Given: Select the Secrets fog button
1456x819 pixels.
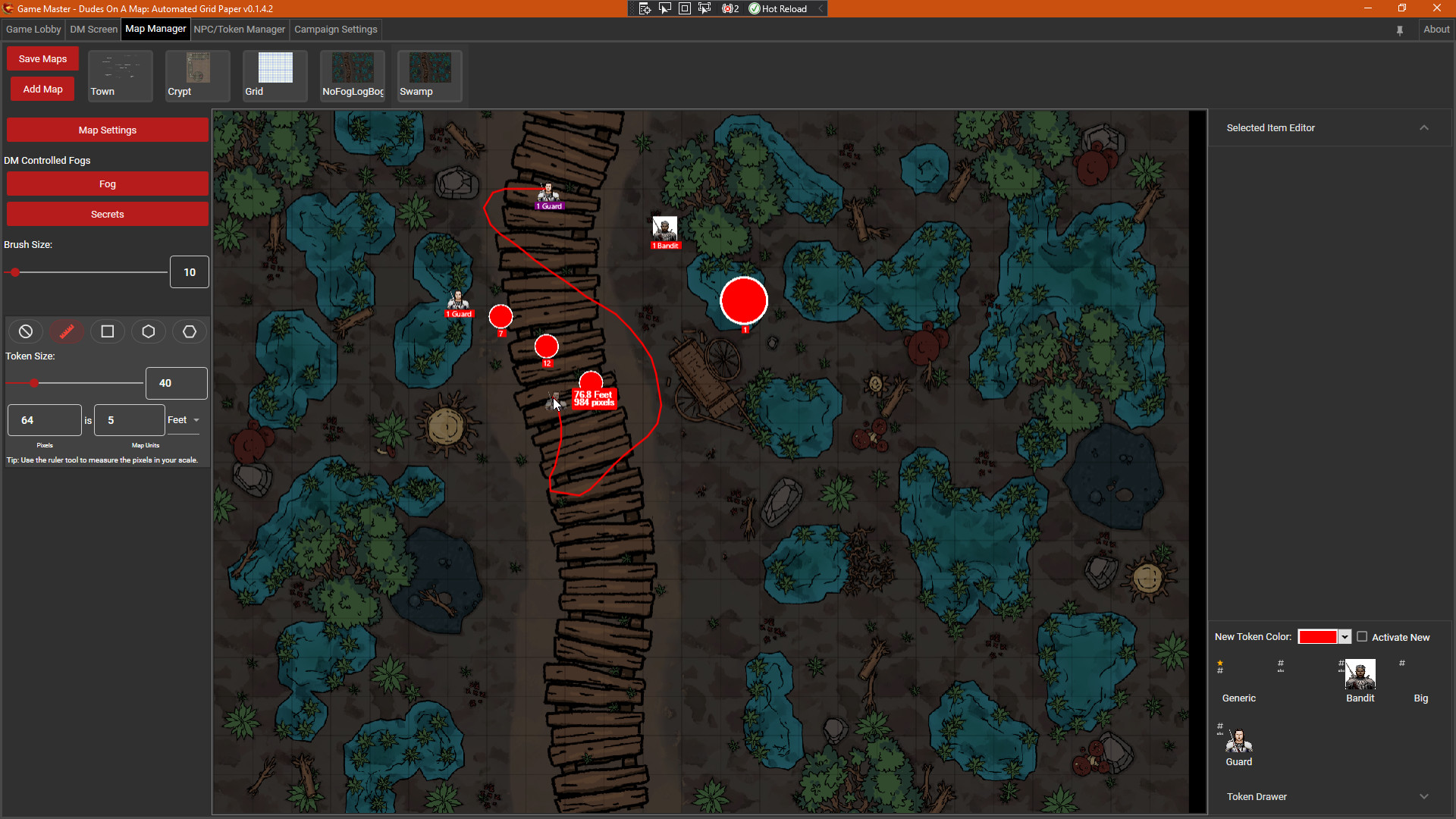Looking at the screenshot, I should point(107,215).
